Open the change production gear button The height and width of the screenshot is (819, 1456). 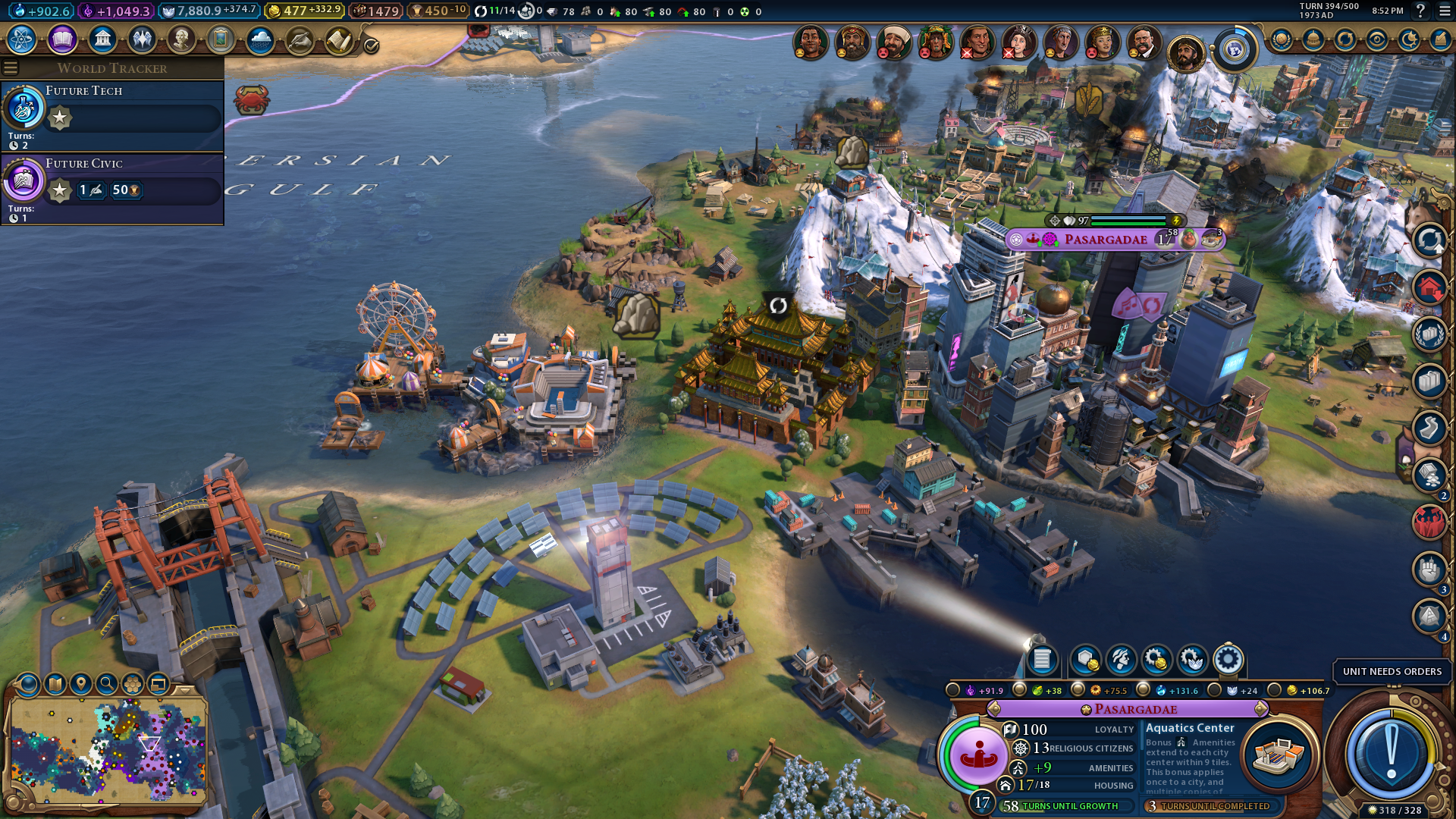(1228, 660)
